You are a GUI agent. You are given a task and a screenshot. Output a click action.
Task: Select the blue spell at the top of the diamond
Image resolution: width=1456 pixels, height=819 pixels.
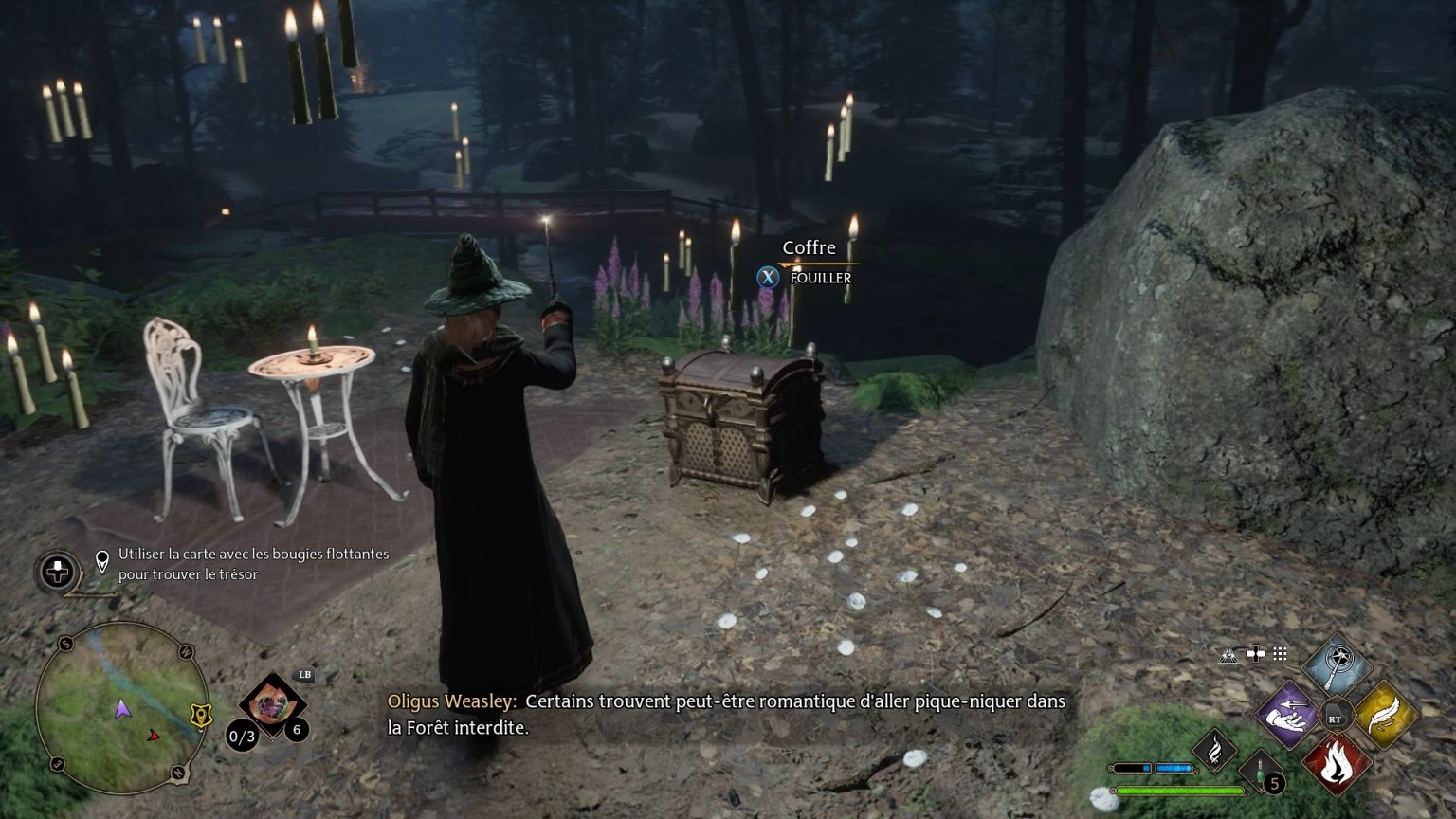(1337, 664)
